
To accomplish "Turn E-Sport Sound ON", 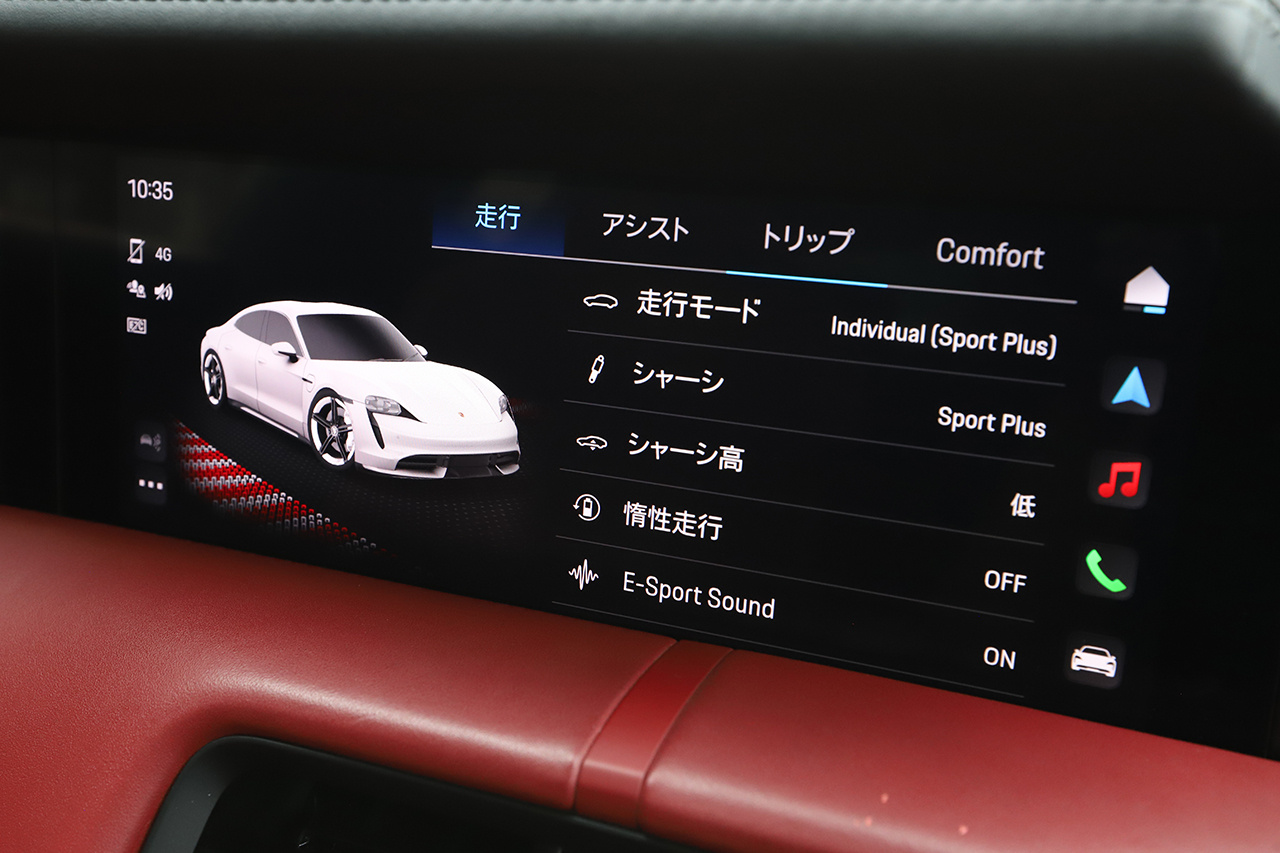I will 1001,659.
